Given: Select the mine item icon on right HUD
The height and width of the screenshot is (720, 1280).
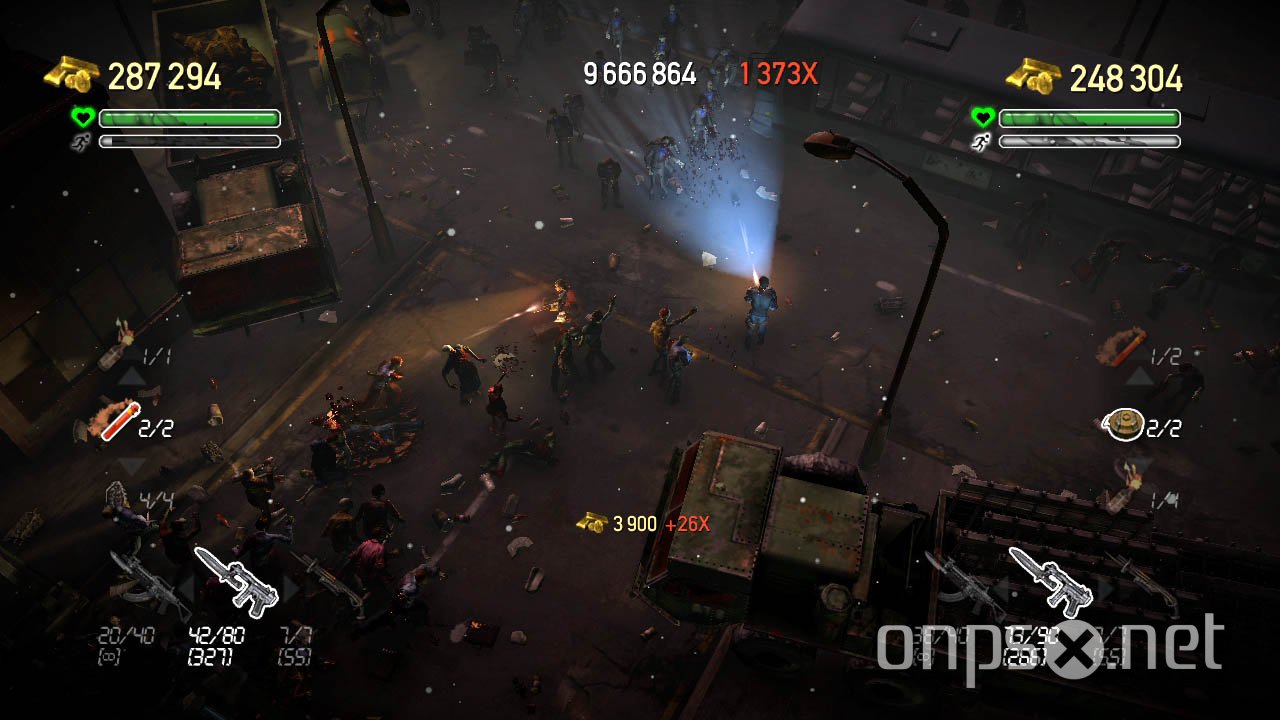Looking at the screenshot, I should [1125, 422].
